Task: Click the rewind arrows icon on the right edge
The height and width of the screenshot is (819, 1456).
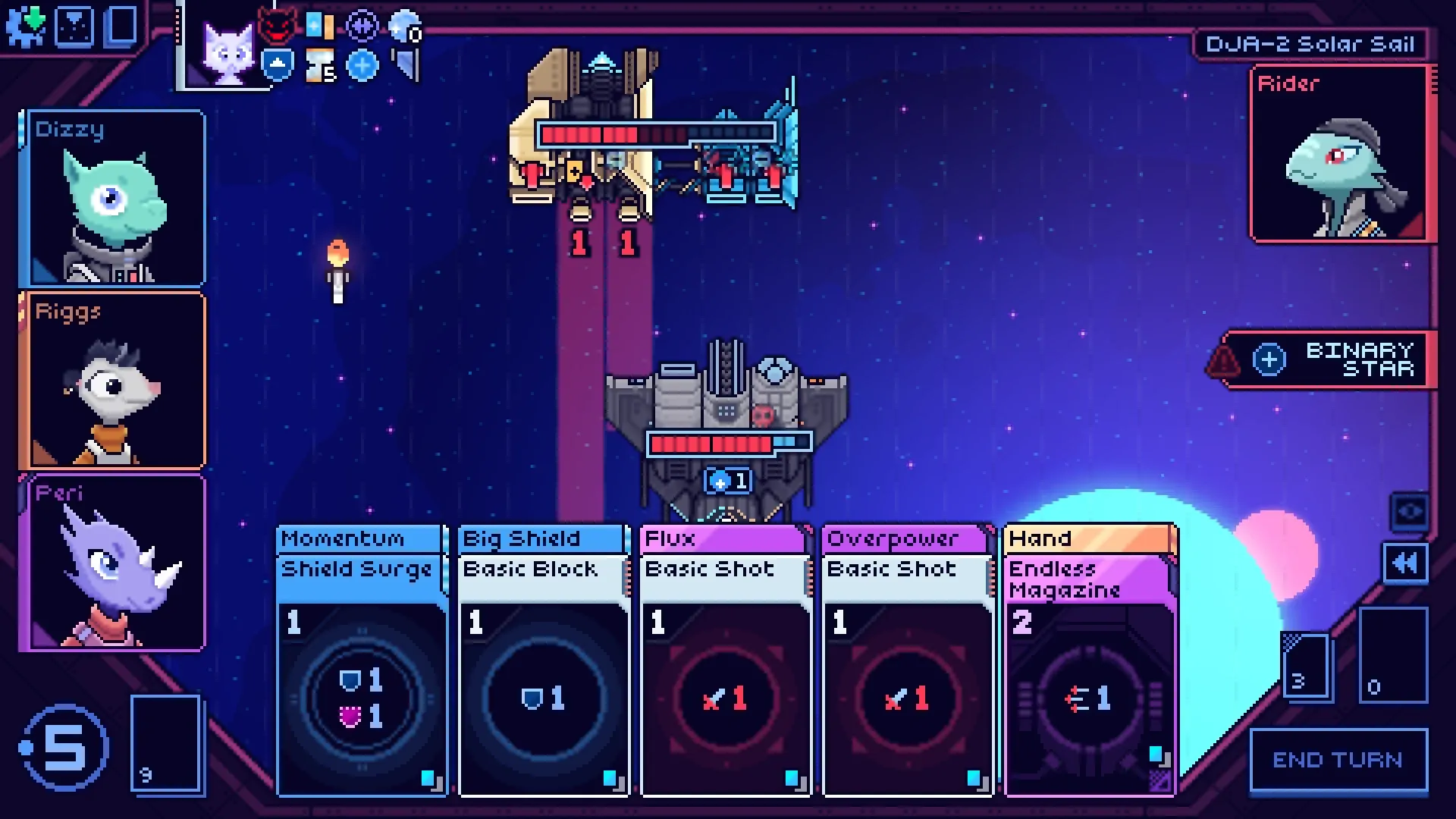Action: 1406,562
